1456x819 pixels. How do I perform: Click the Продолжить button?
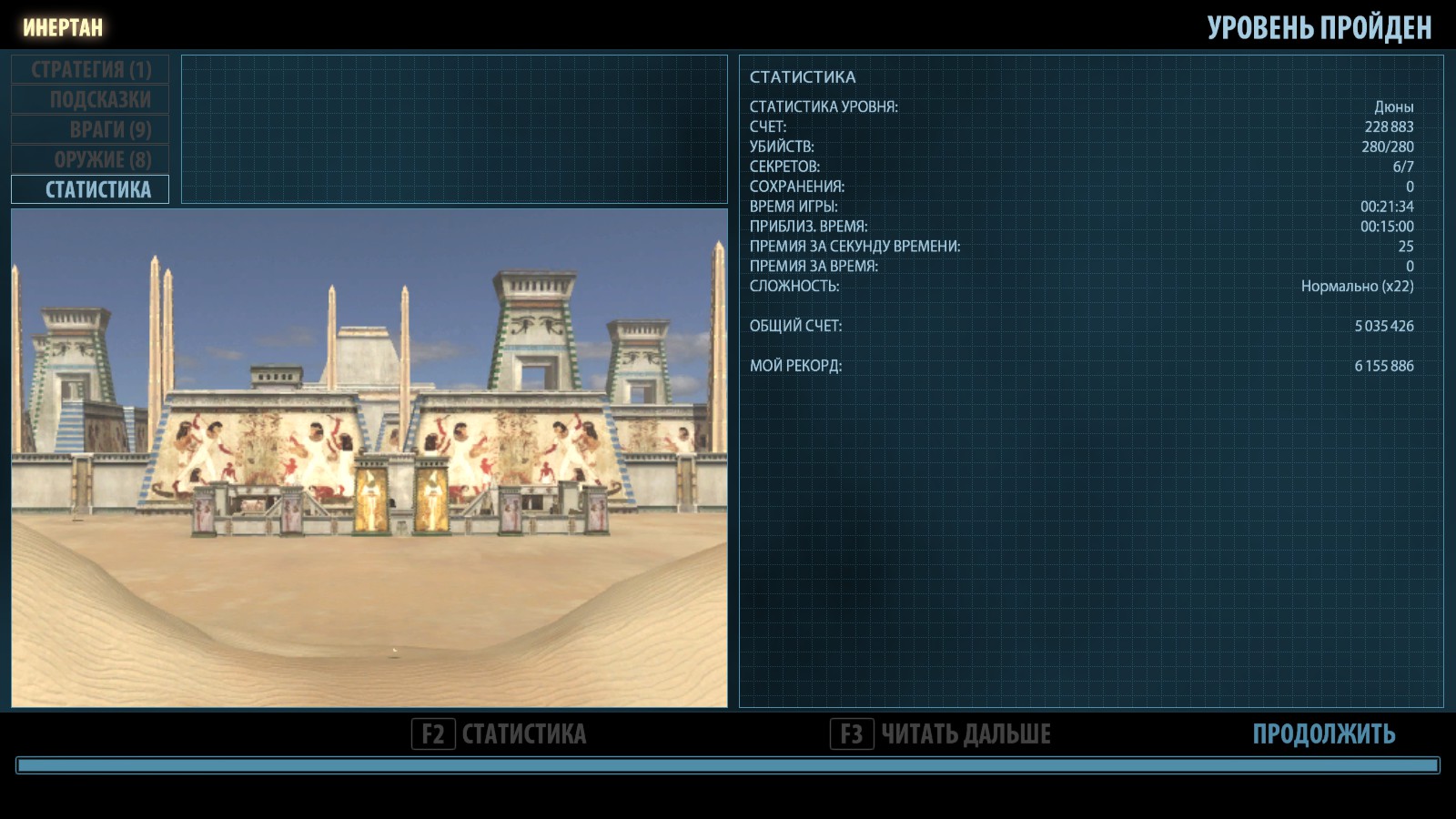(x=1323, y=733)
